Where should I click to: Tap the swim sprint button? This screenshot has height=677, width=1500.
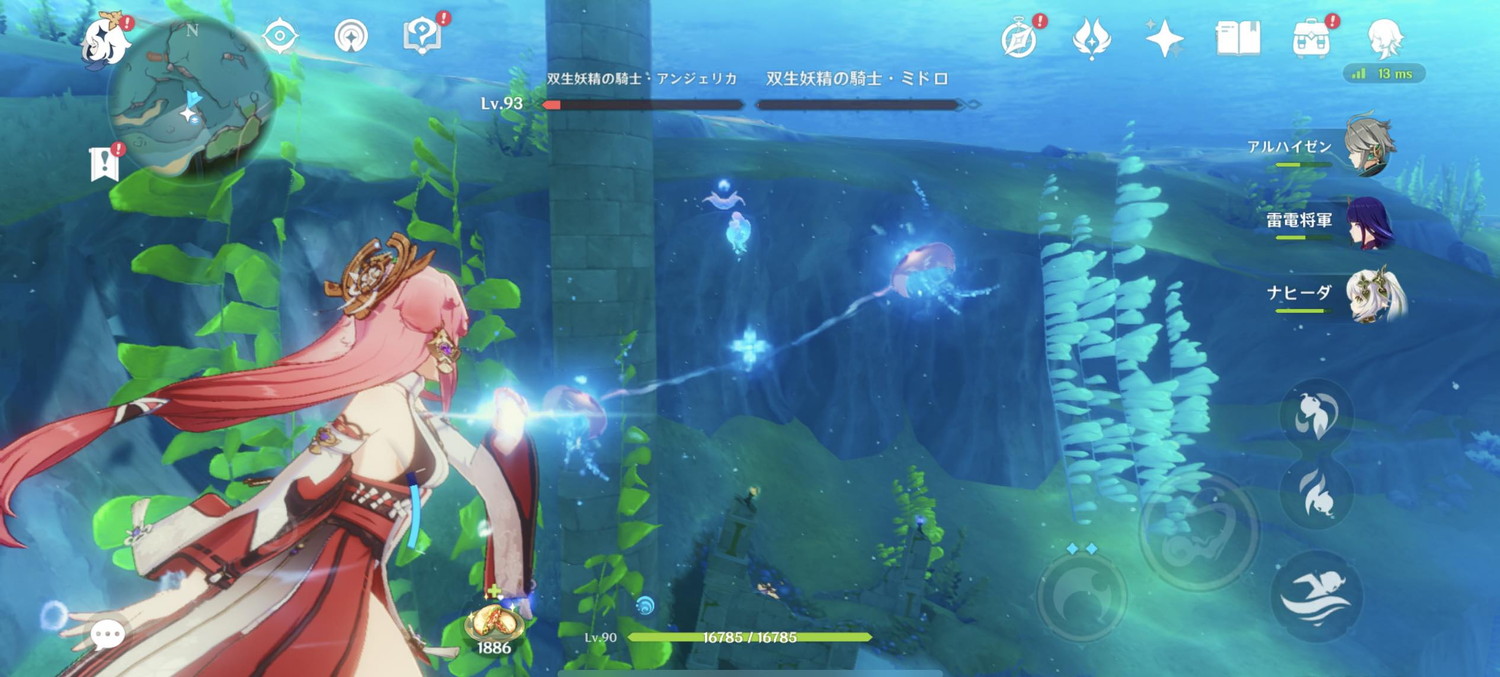point(1316,596)
